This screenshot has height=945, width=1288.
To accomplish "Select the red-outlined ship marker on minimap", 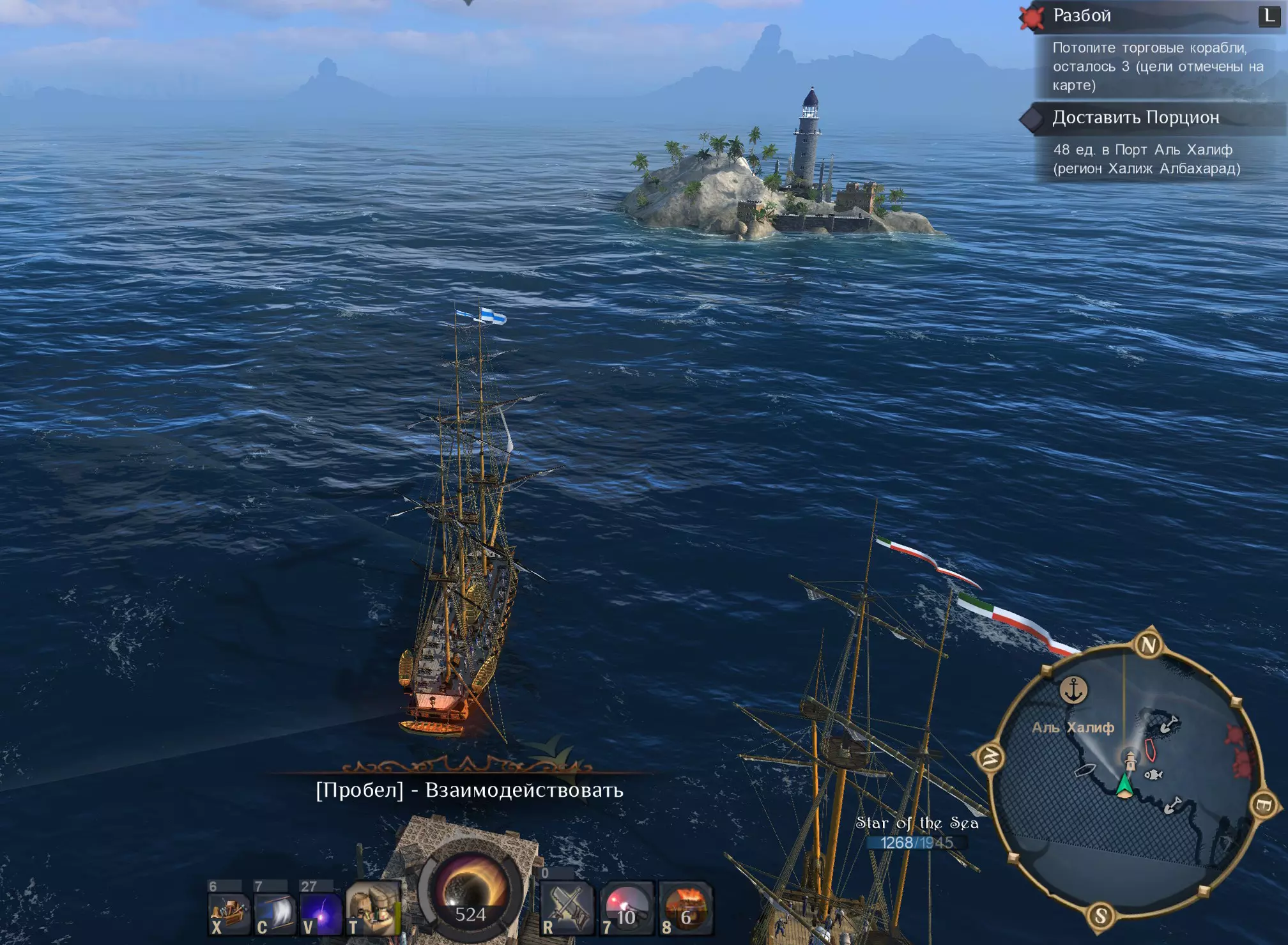I will [1150, 749].
